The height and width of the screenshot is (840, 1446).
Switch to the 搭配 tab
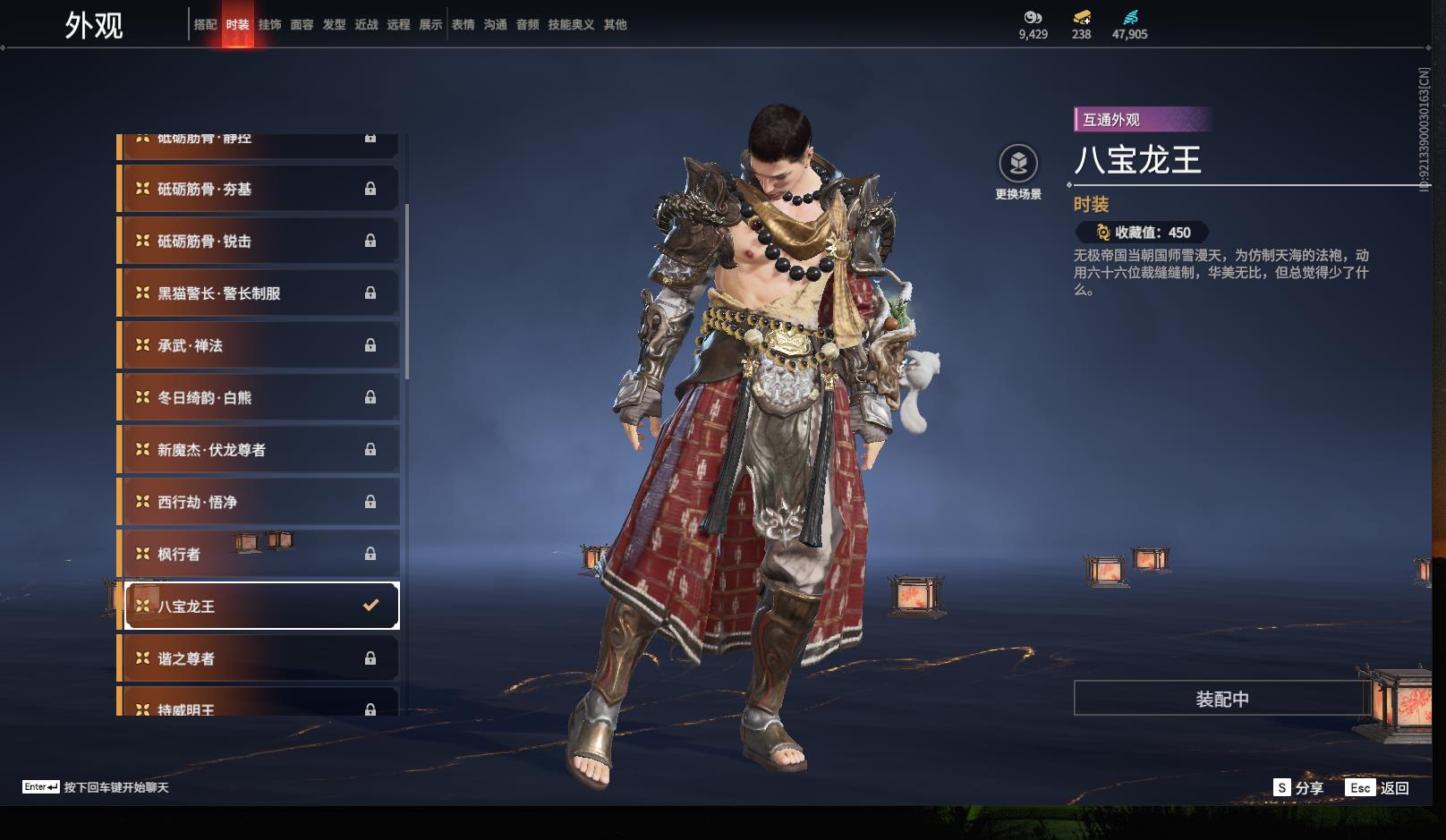[x=205, y=25]
